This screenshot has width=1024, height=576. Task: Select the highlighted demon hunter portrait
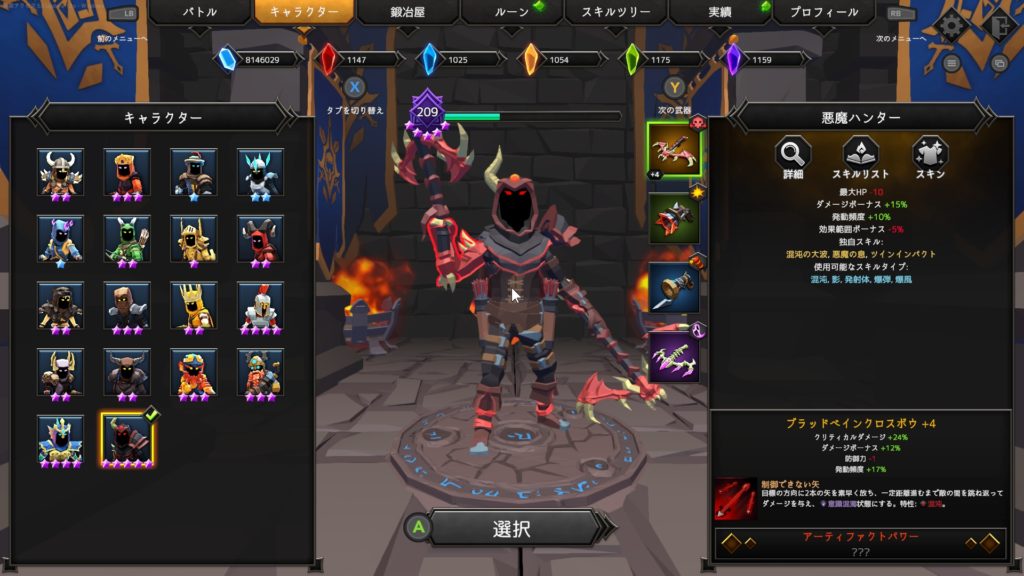click(x=127, y=439)
